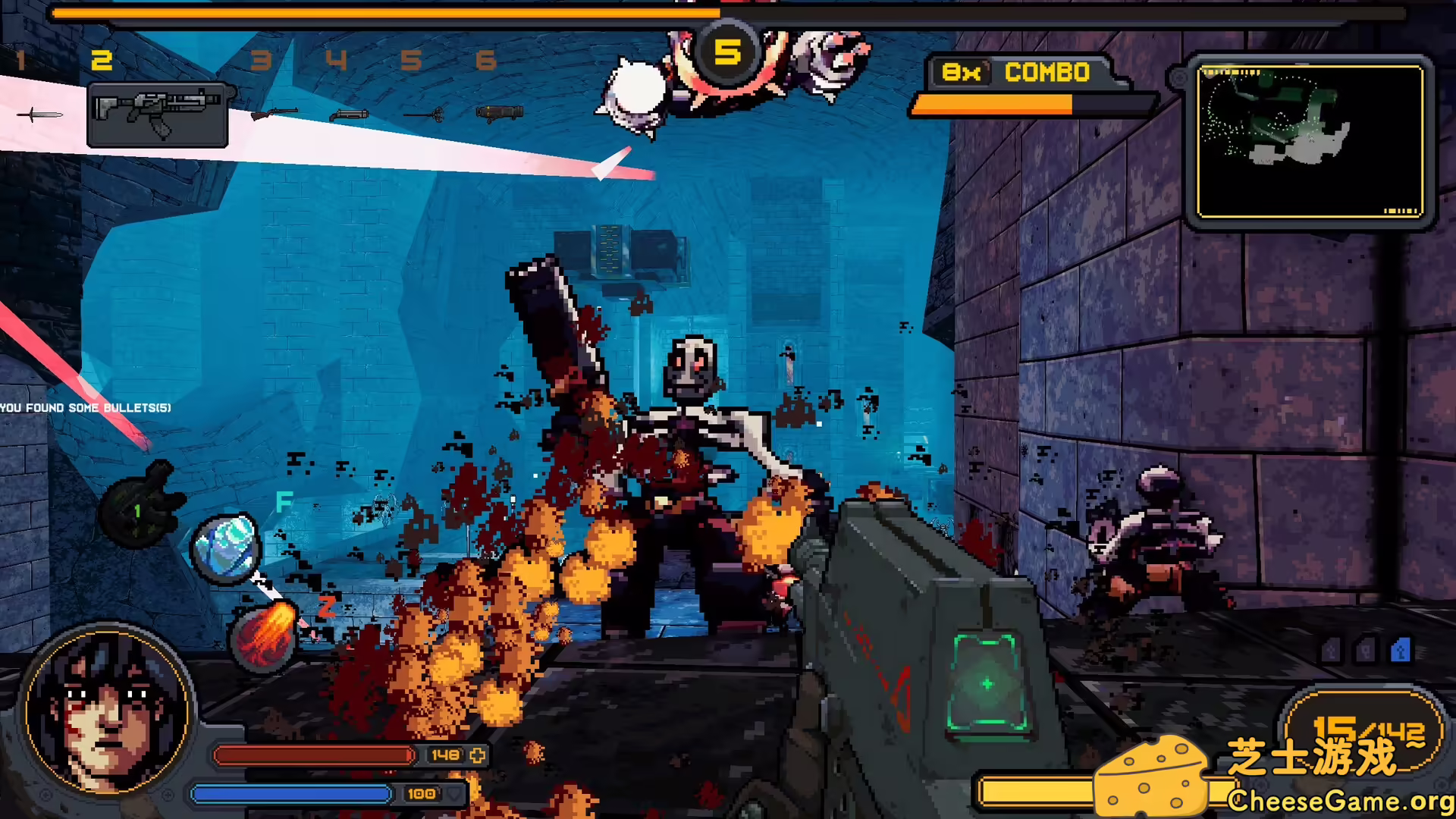
Task: Select the highlighted assault rifle weapon slot
Action: tap(158, 115)
